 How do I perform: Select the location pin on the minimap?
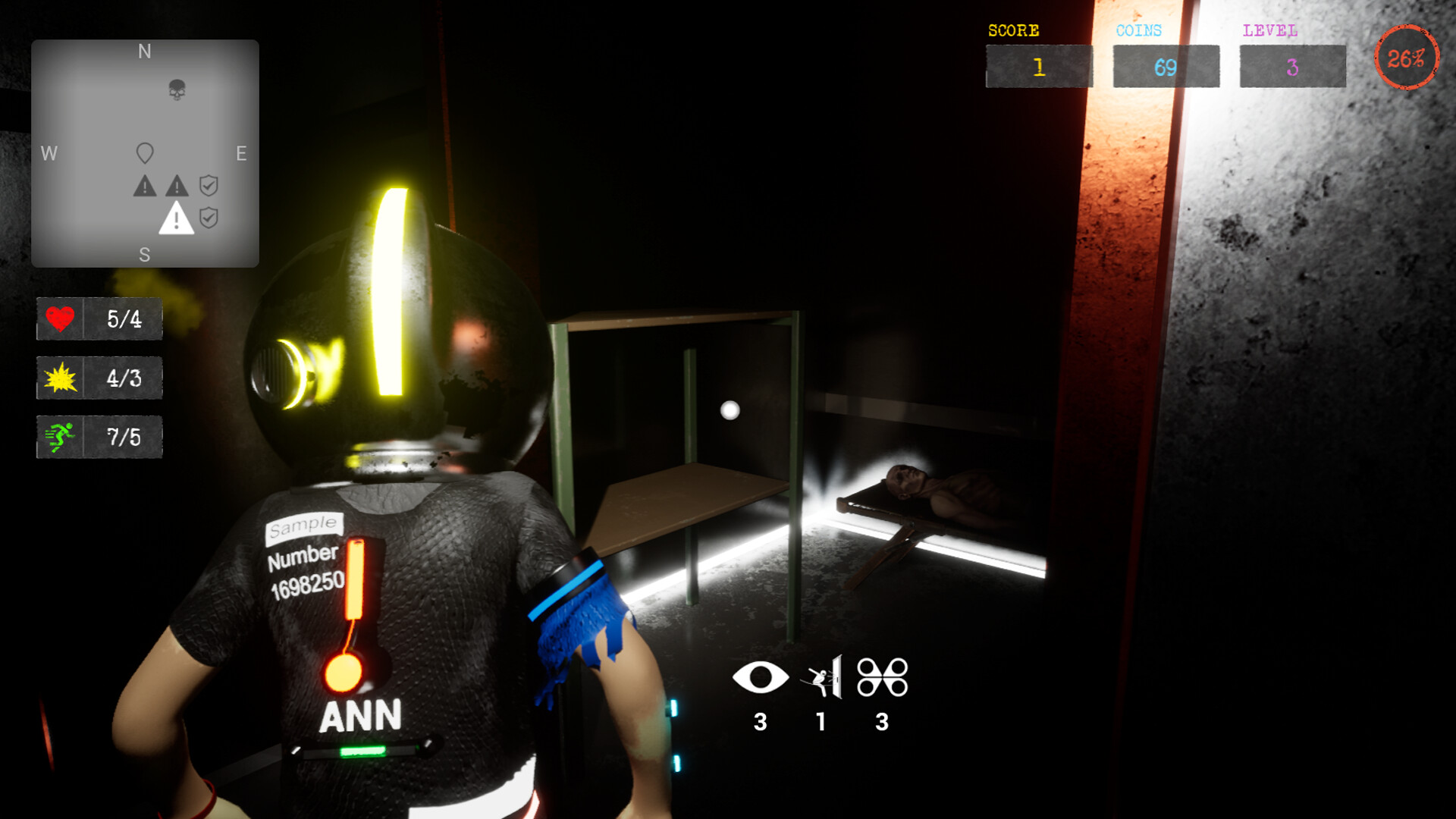(144, 151)
